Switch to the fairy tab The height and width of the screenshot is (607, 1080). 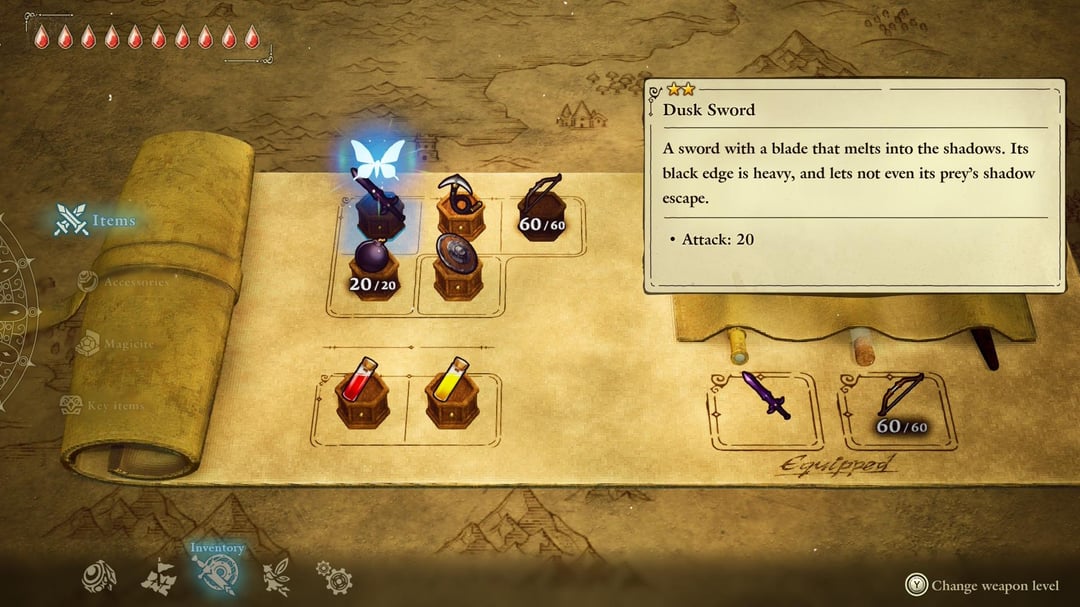click(x=276, y=577)
